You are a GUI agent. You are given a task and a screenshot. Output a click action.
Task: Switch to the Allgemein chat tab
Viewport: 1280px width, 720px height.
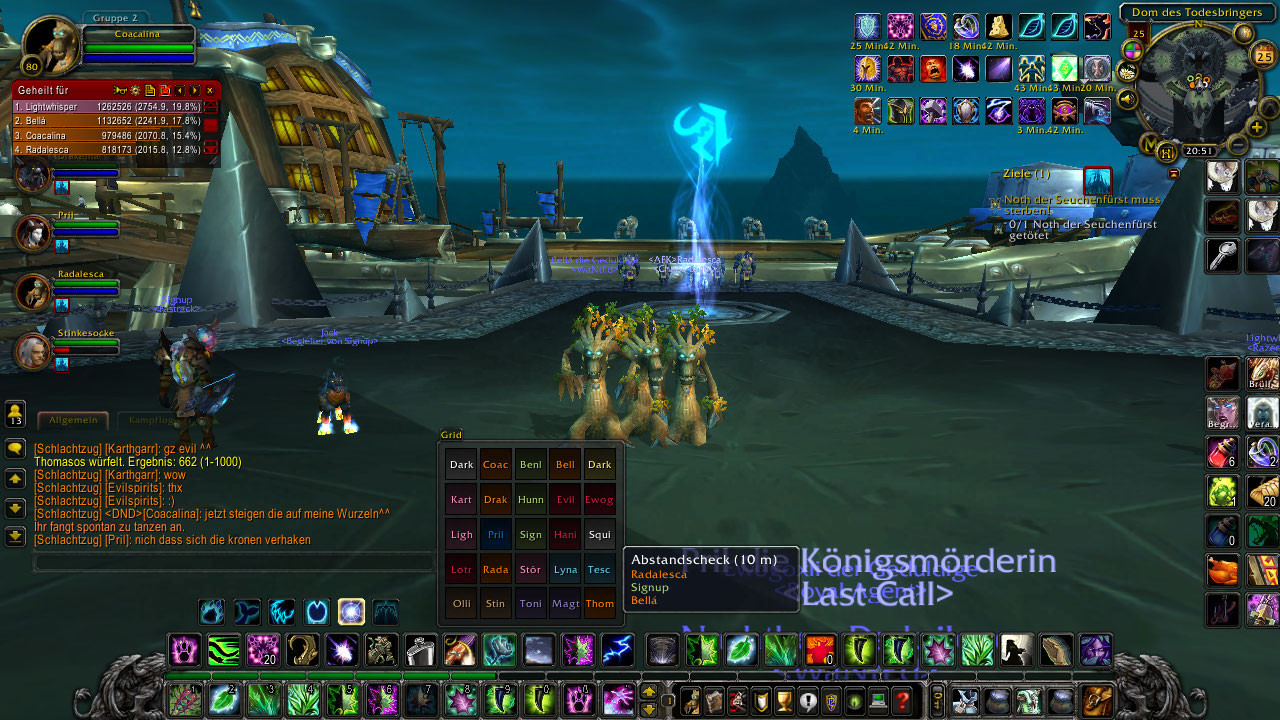click(x=72, y=420)
